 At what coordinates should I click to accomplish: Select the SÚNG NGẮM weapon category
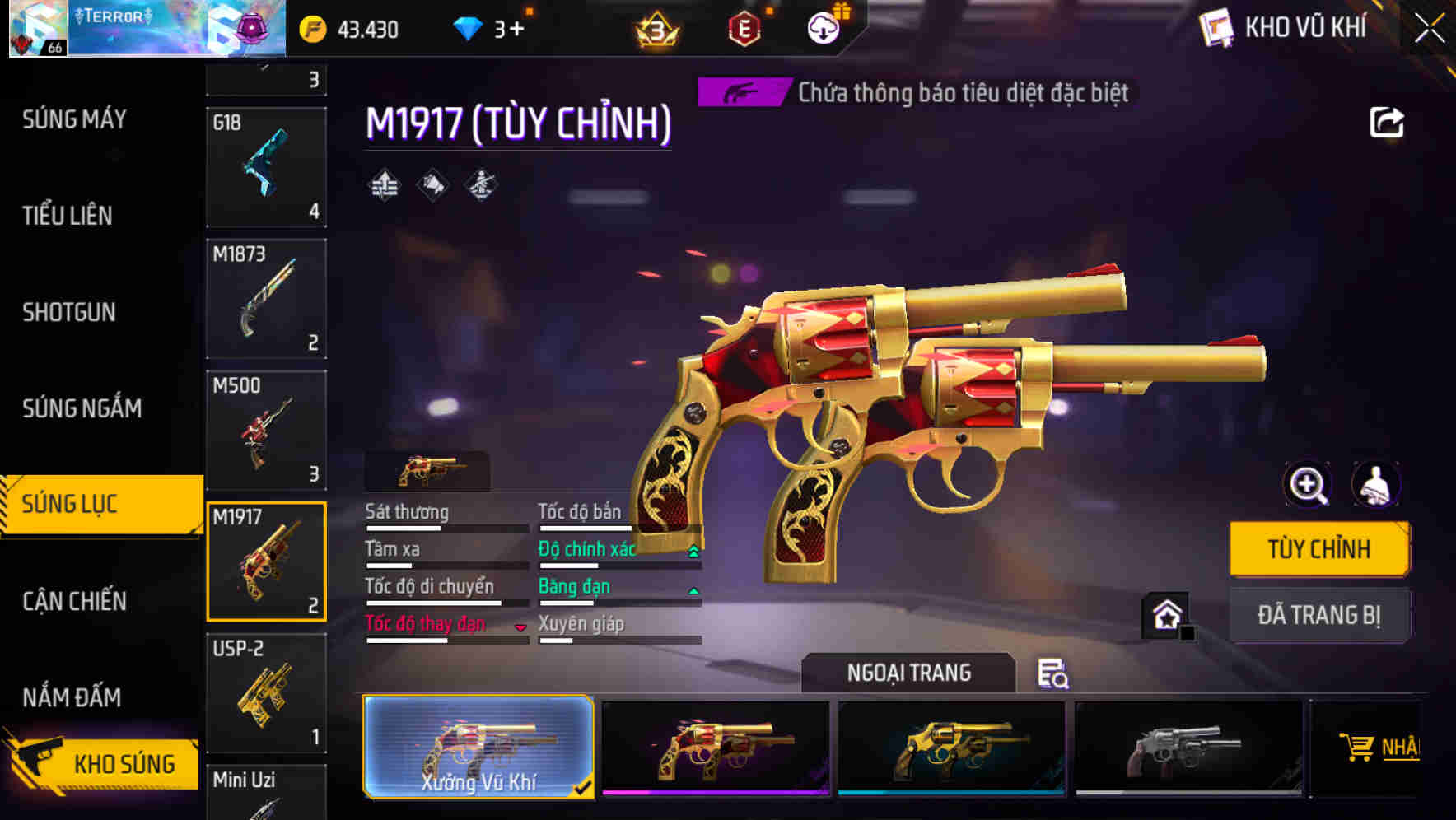tap(80, 408)
